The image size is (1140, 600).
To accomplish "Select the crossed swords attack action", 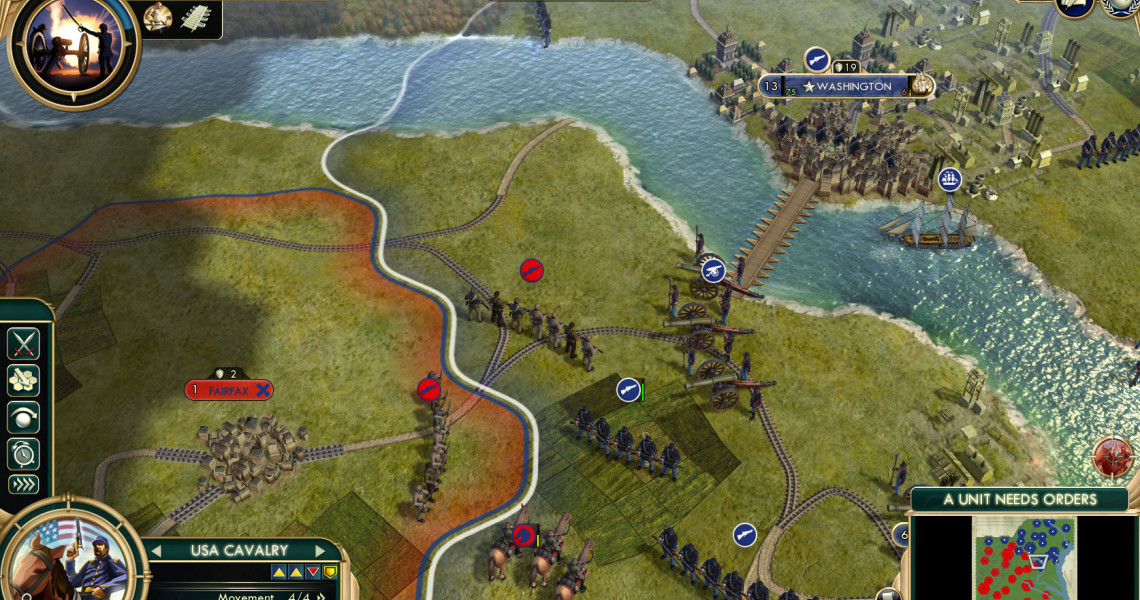I will pos(23,343).
